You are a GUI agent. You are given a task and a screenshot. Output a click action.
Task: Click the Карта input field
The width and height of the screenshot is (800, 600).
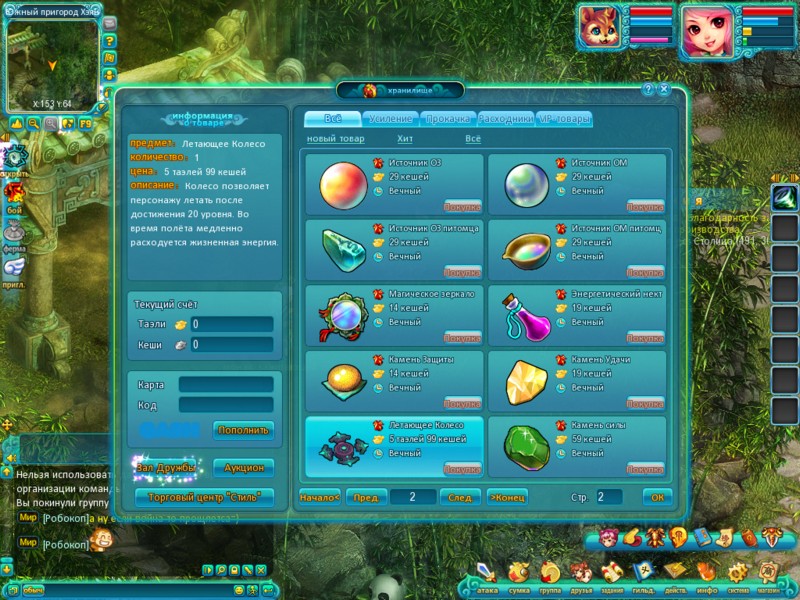pyautogui.click(x=225, y=384)
